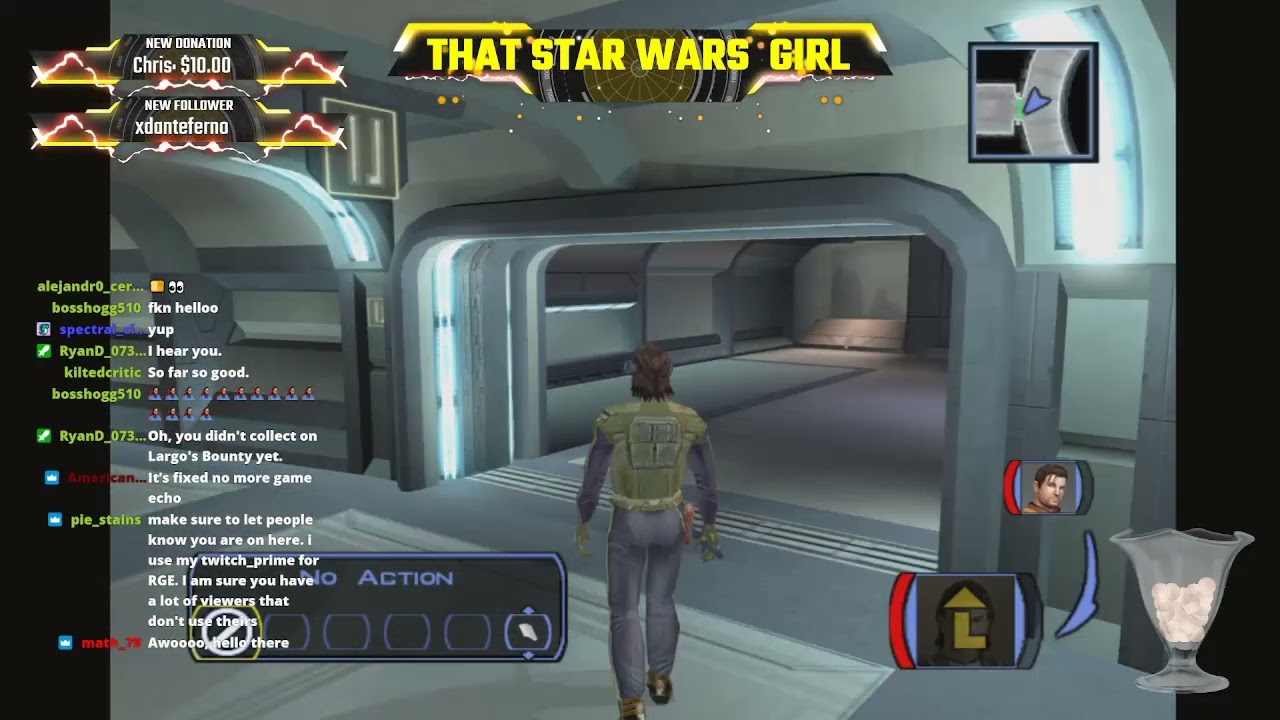The width and height of the screenshot is (1280, 720).
Task: Select the no-action circle slot
Action: (225, 630)
